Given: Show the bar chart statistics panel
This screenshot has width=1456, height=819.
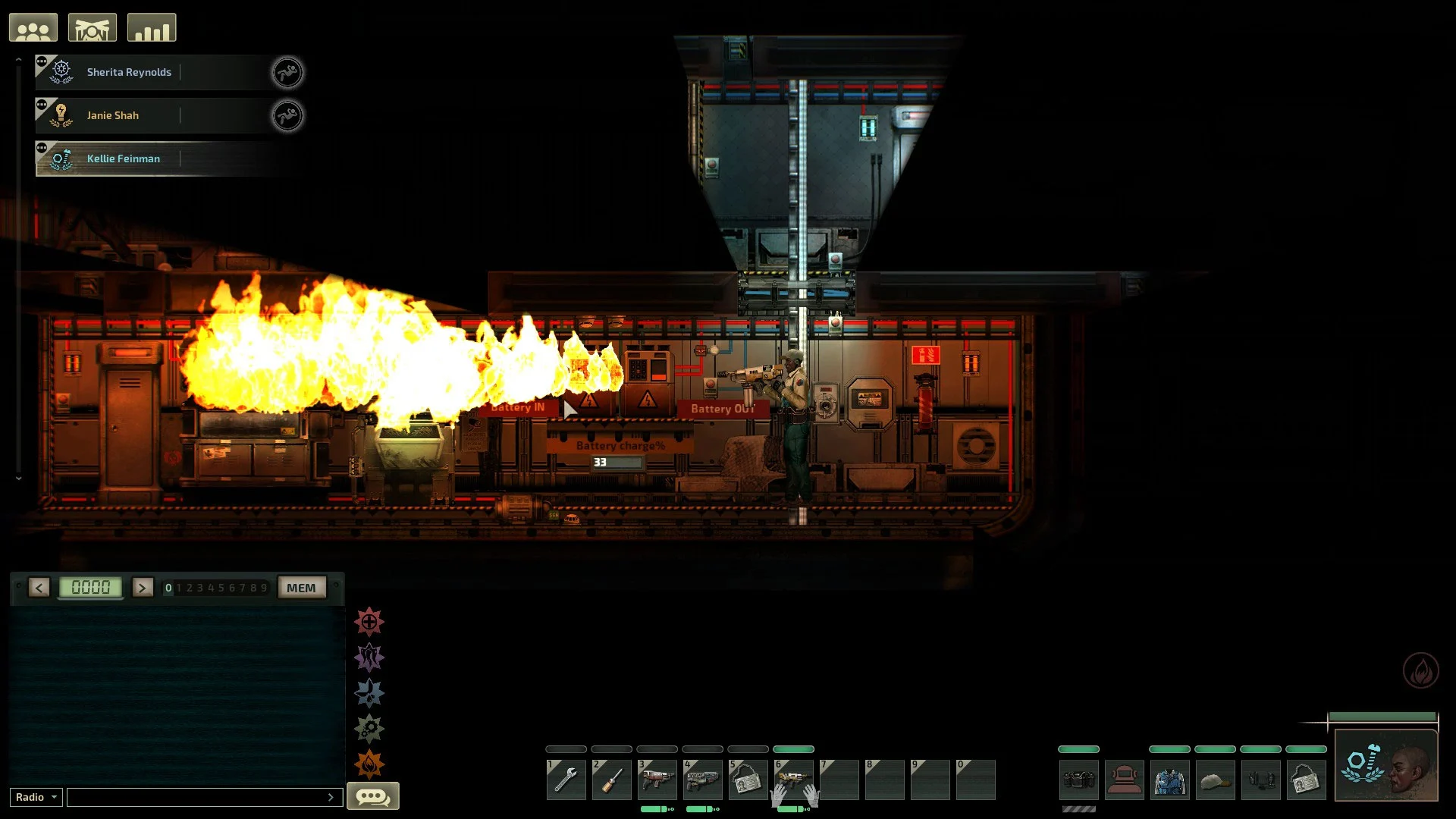Looking at the screenshot, I should [152, 28].
